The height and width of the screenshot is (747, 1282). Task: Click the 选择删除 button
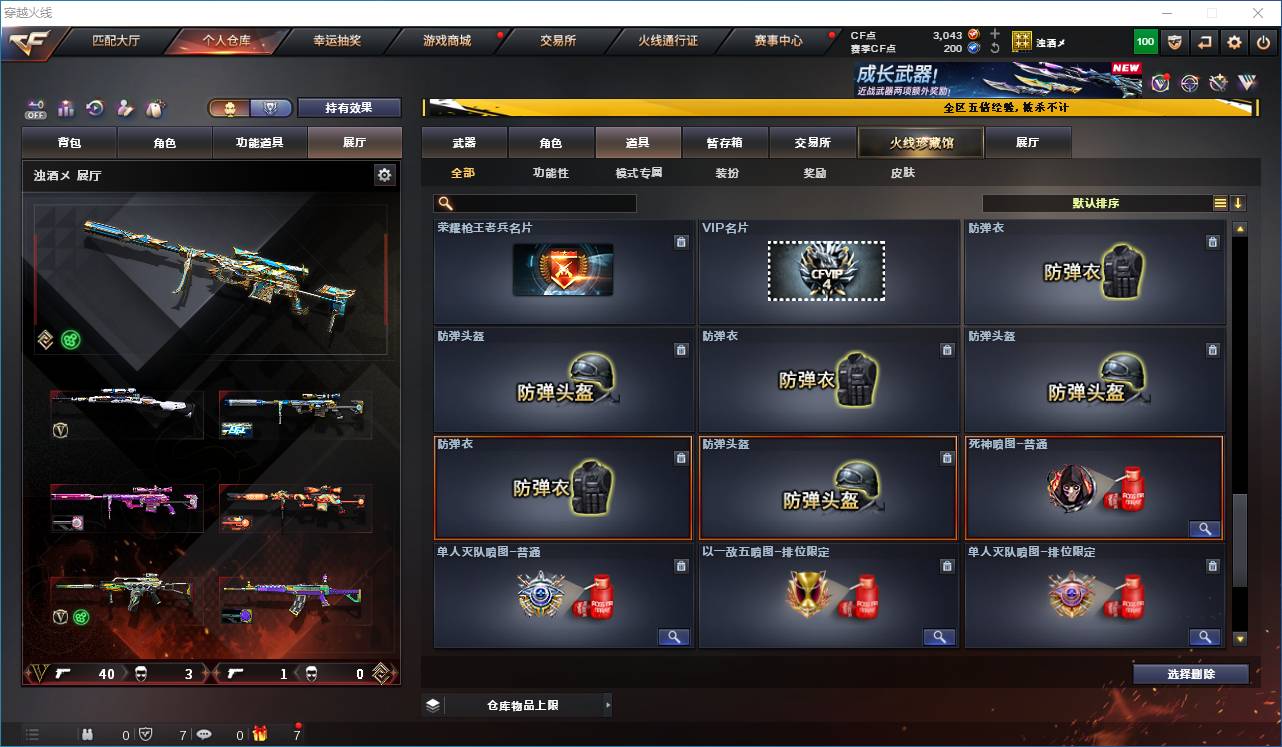[x=1190, y=672]
